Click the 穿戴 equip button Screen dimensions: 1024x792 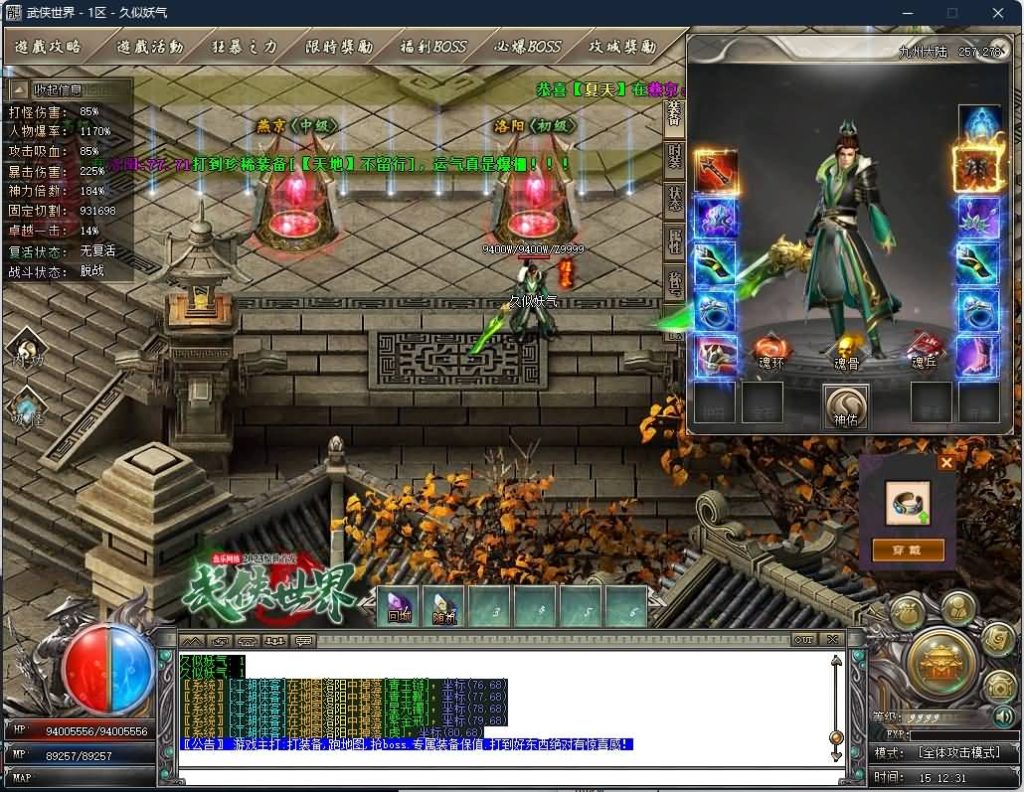[x=908, y=550]
